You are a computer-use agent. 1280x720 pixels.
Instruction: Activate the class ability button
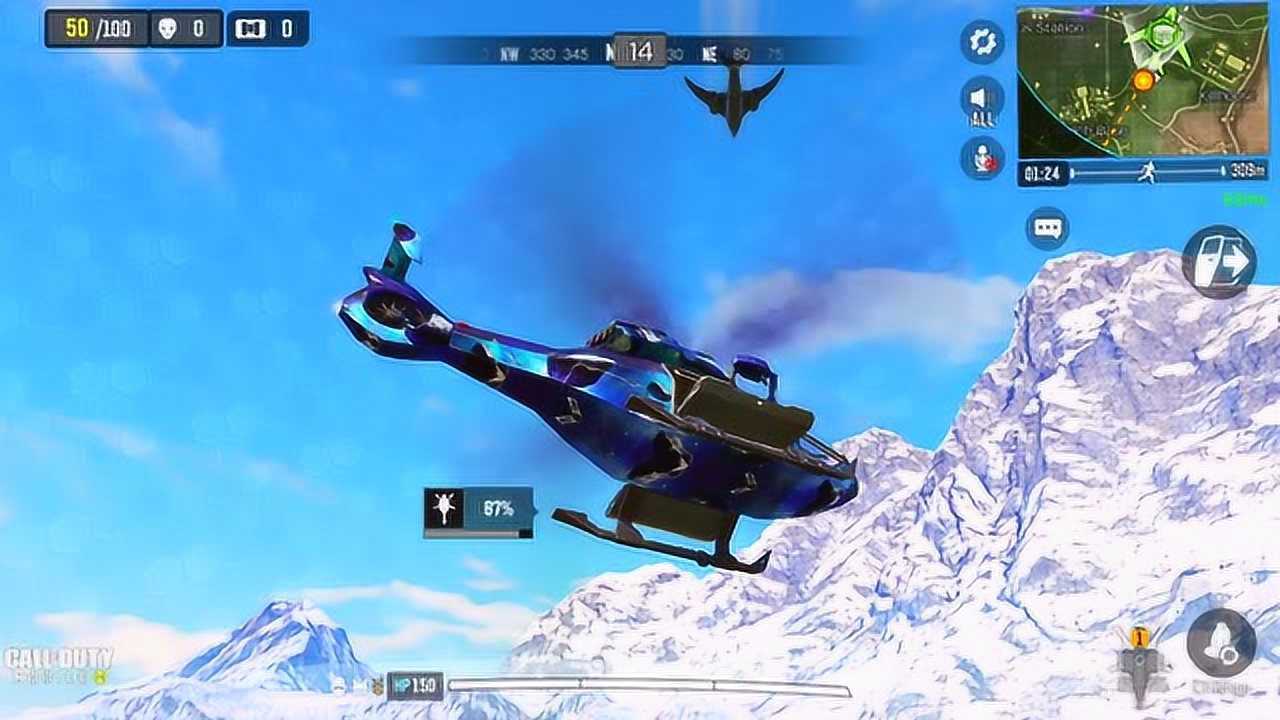click(x=1221, y=645)
